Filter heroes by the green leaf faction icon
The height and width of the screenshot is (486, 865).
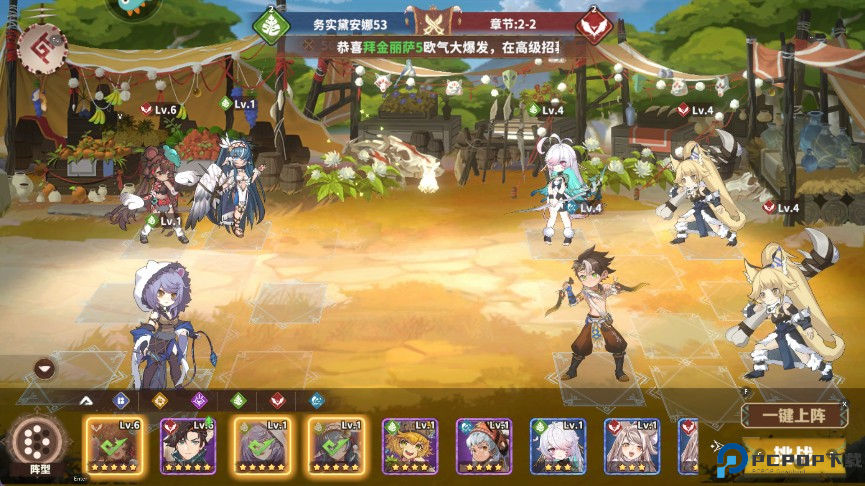point(238,401)
